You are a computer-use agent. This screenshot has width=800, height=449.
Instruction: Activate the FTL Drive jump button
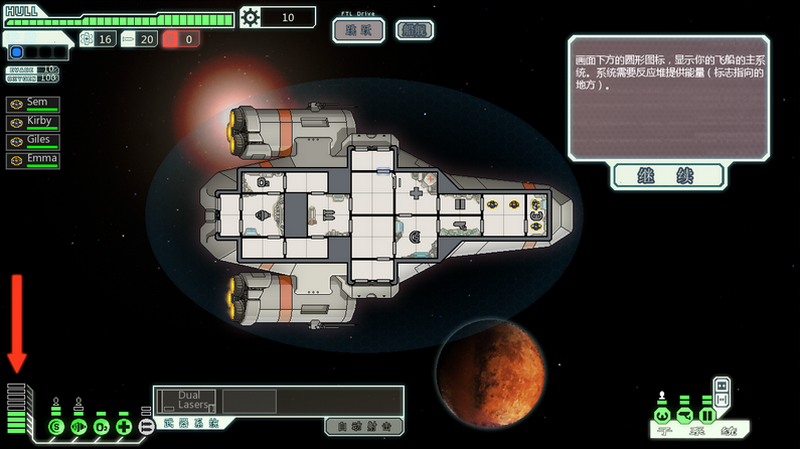358,30
